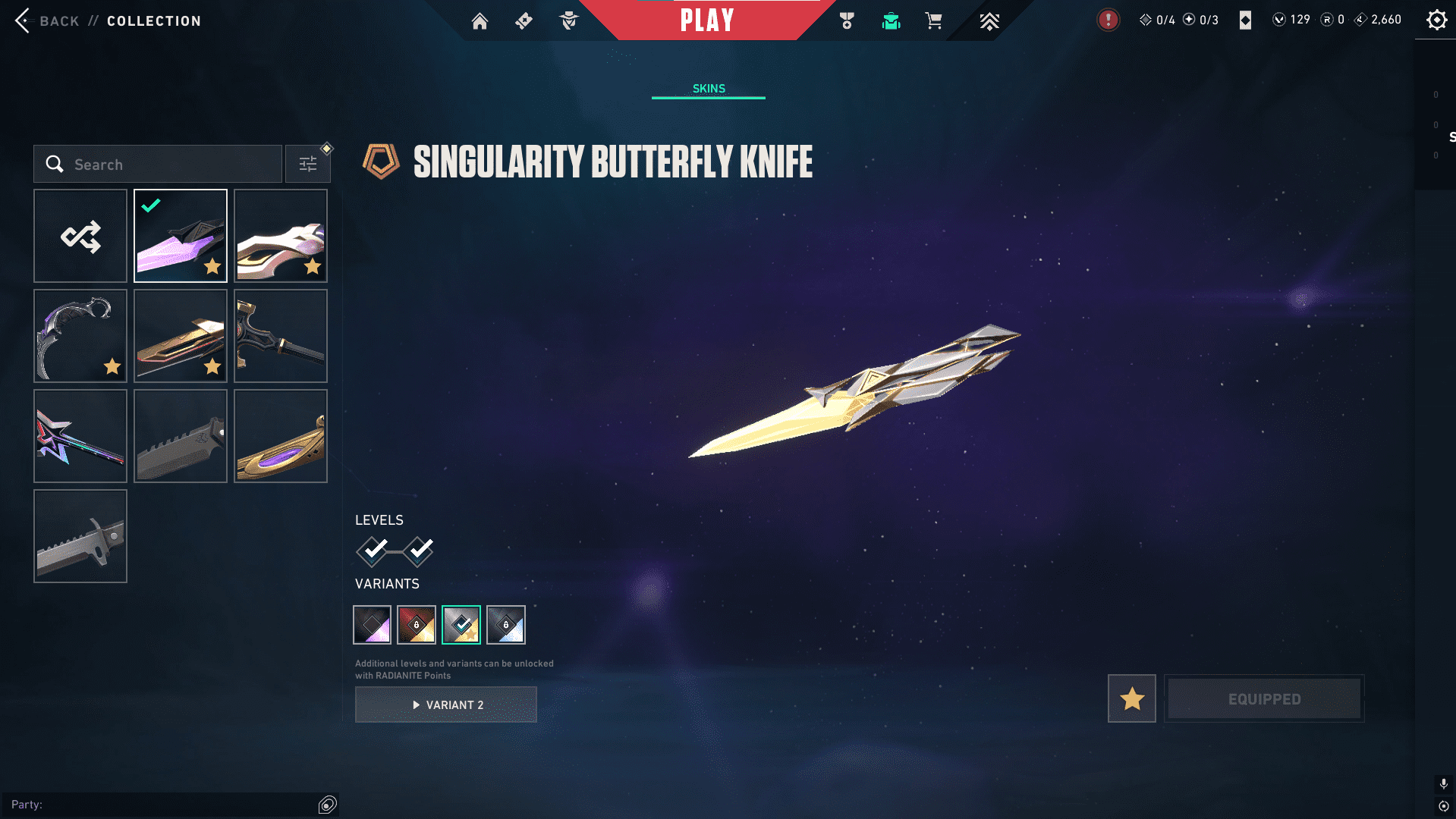The height and width of the screenshot is (819, 1456).
Task: Switch to the SKINS tab
Action: click(708, 88)
